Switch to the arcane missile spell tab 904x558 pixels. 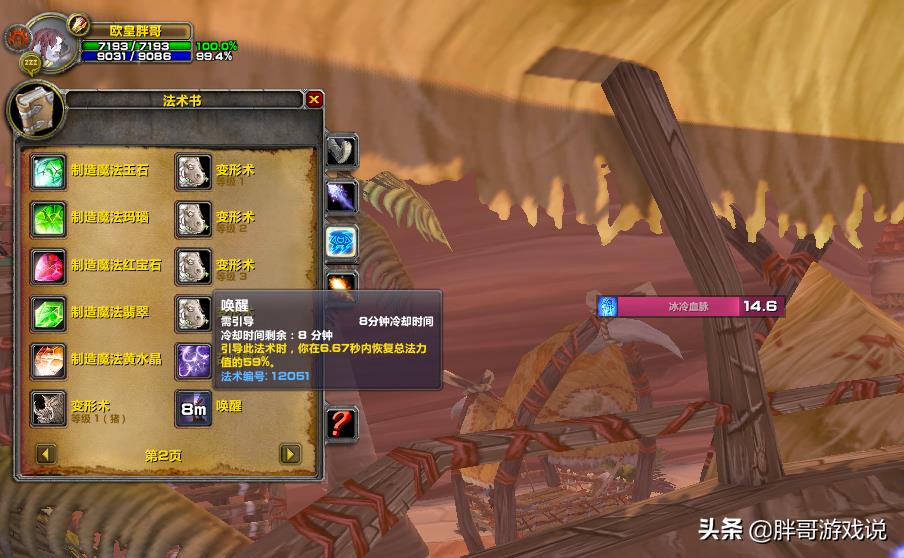point(341,197)
